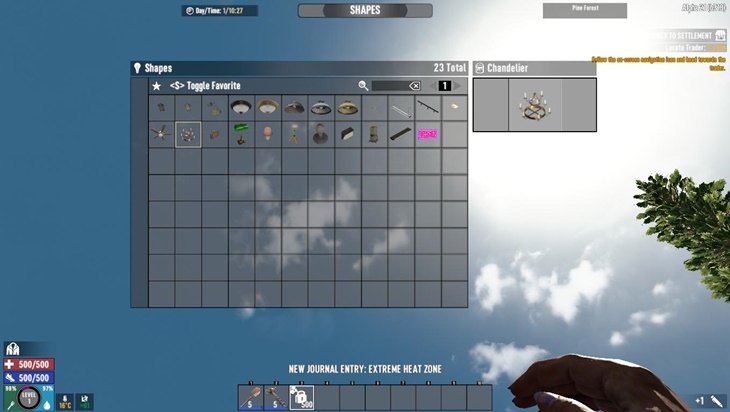The height and width of the screenshot is (412, 730).
Task: Go to the next shapes page
Action: click(x=459, y=86)
